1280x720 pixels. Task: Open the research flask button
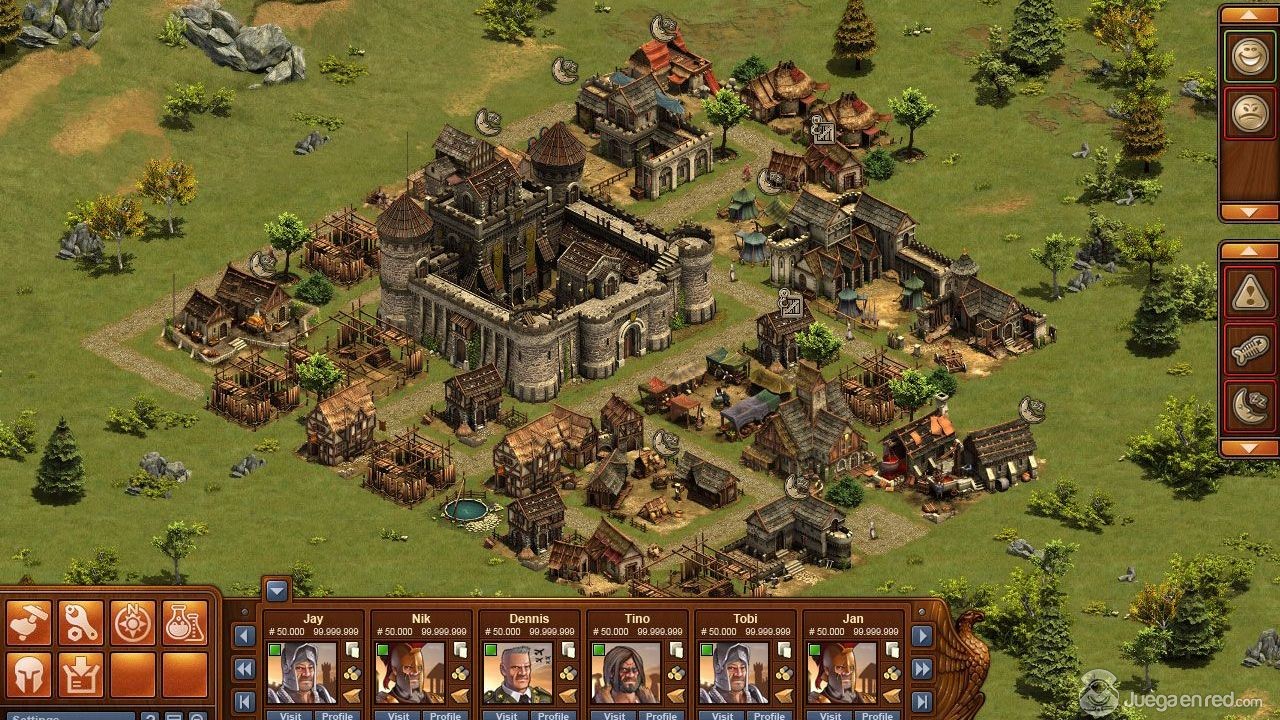[x=185, y=623]
